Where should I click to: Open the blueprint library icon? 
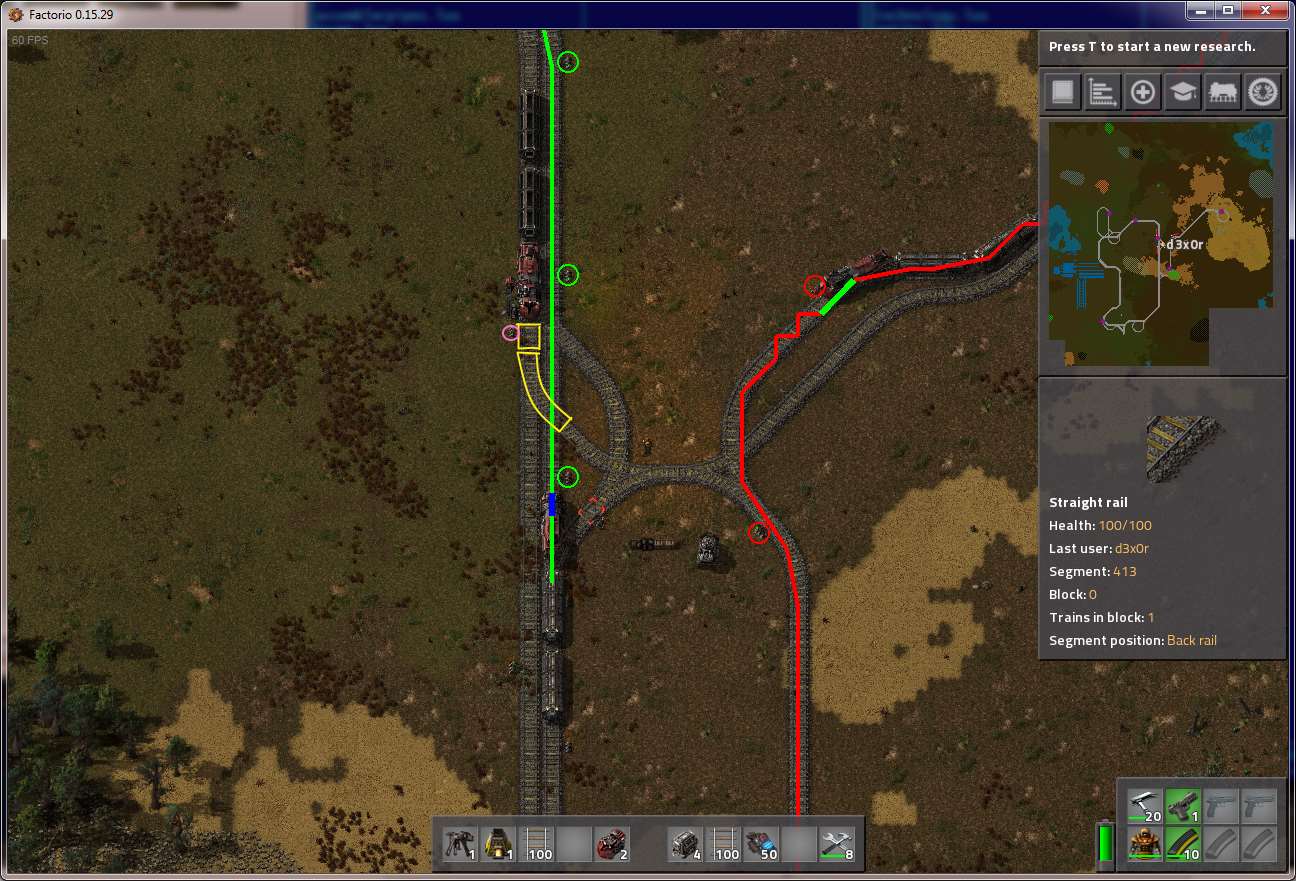(x=1062, y=91)
